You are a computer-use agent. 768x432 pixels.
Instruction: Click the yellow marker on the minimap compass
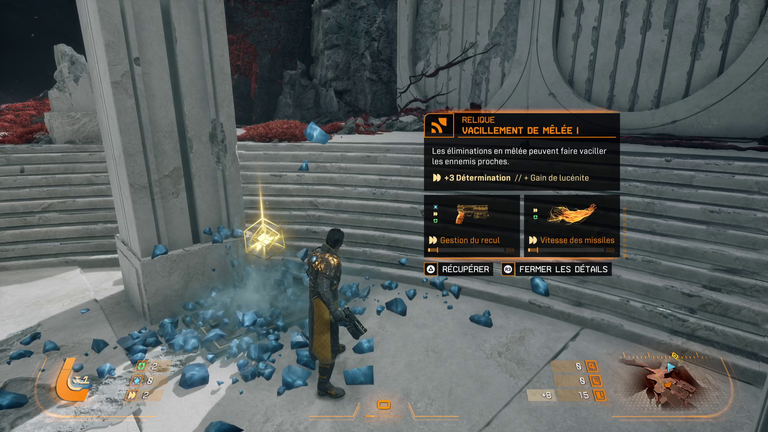(x=674, y=355)
